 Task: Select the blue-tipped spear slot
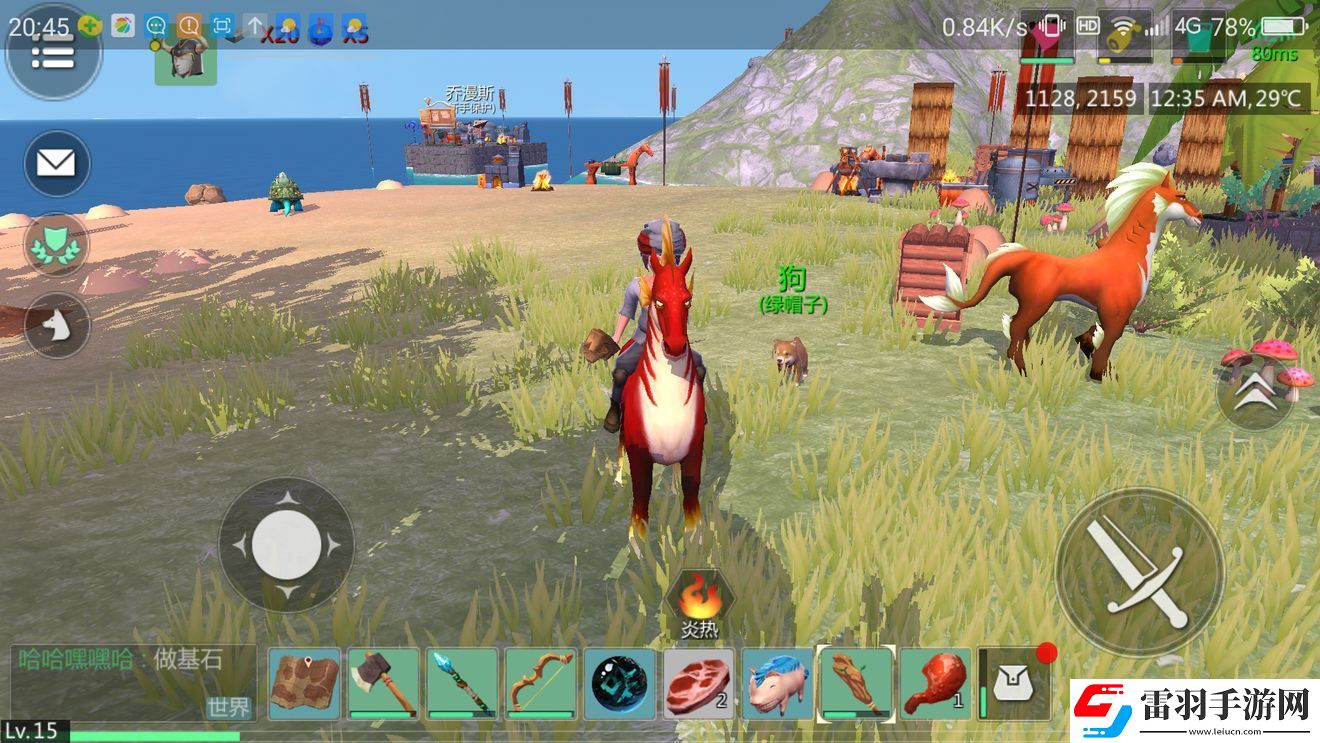point(462,684)
